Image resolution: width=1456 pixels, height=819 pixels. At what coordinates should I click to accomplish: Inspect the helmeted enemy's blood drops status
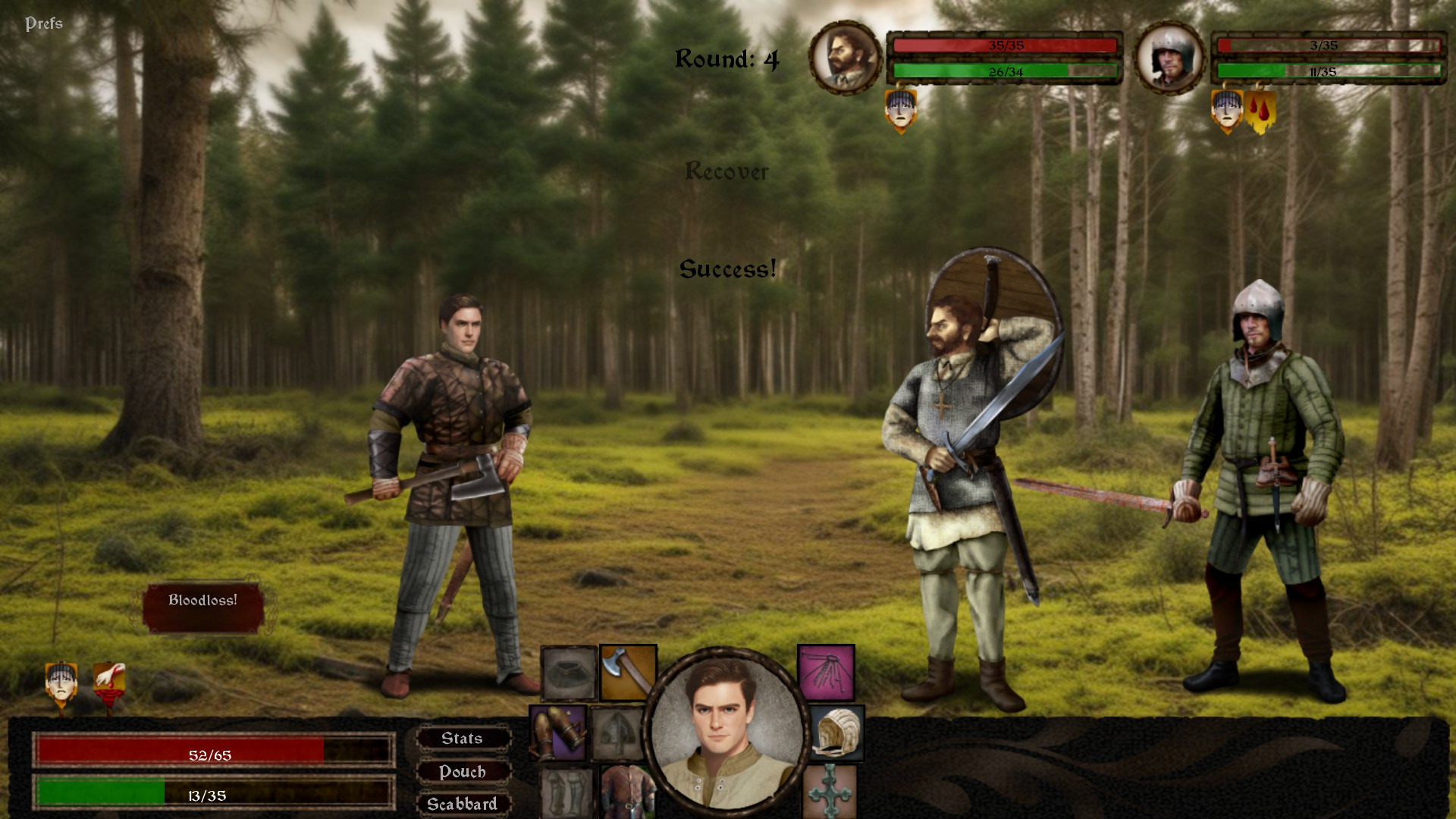point(1260,111)
